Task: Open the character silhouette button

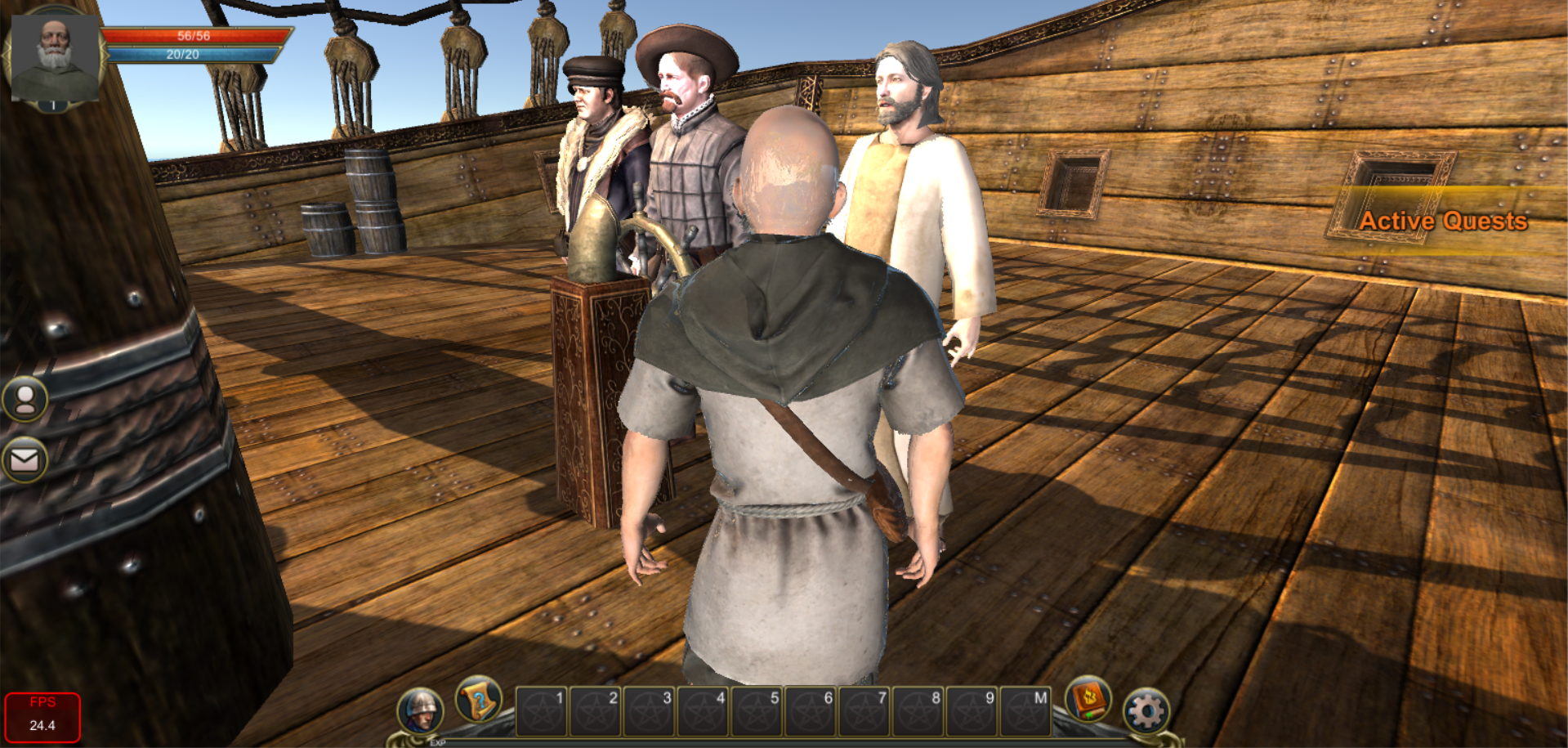Action: (25, 399)
